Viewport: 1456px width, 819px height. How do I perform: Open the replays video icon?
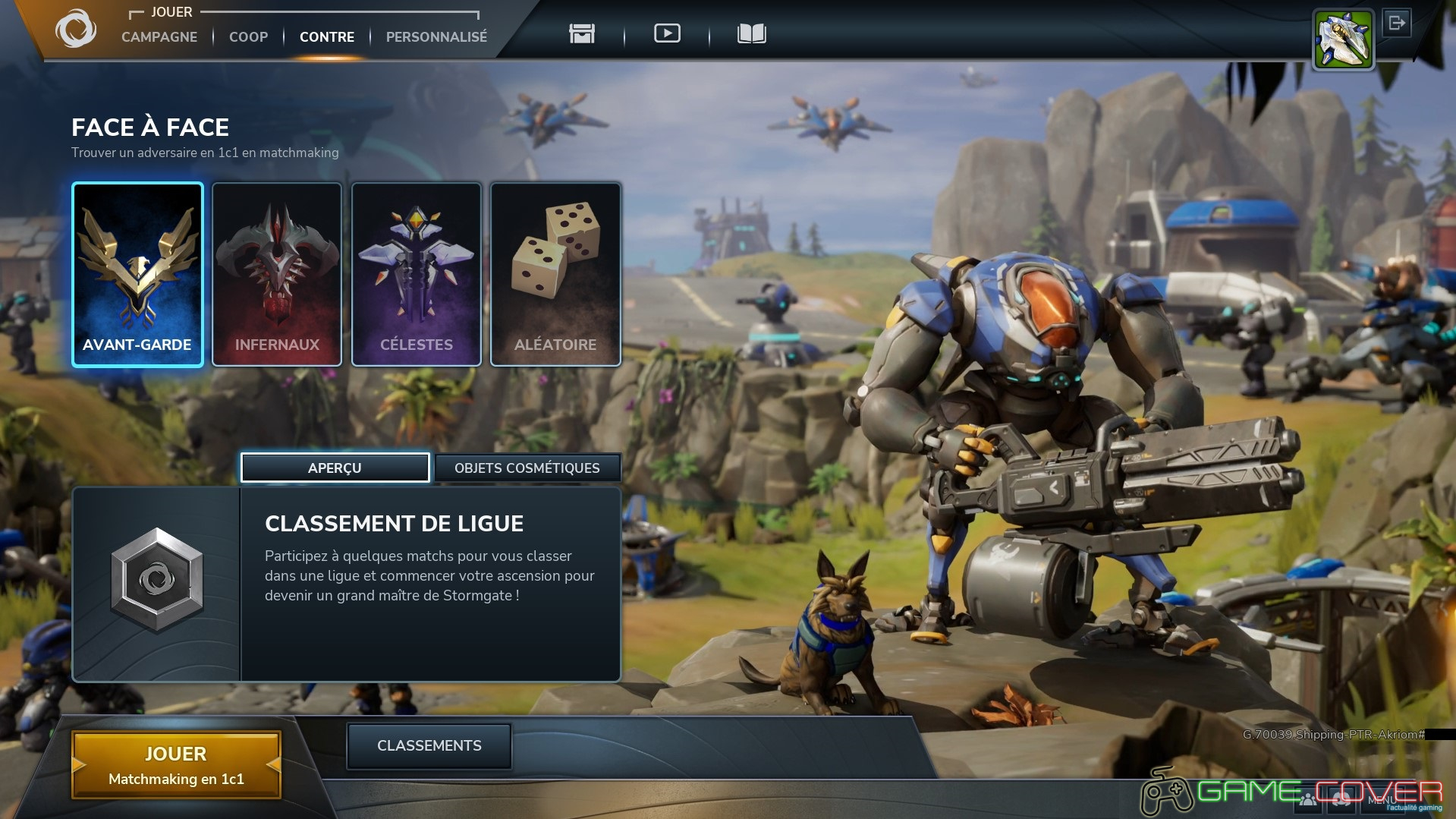[x=667, y=33]
